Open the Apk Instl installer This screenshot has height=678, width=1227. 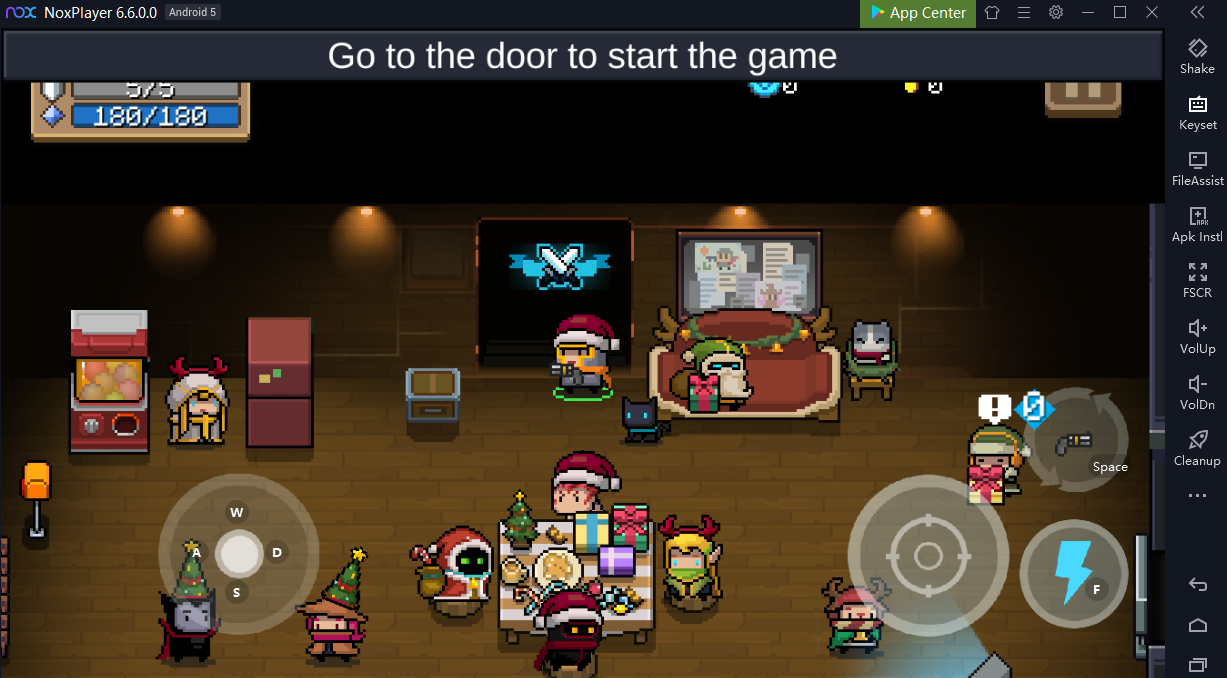1197,223
